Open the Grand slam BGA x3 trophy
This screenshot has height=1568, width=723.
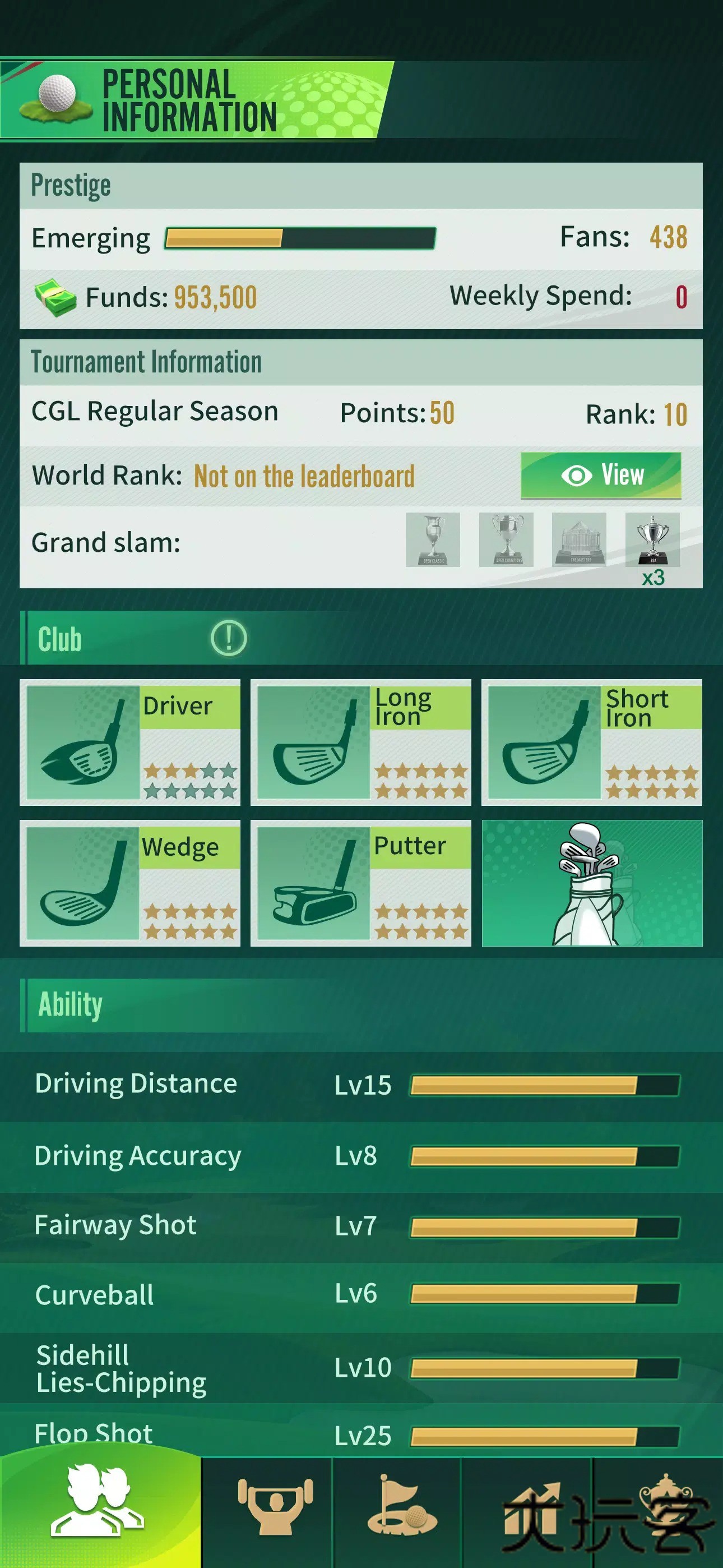coord(652,541)
